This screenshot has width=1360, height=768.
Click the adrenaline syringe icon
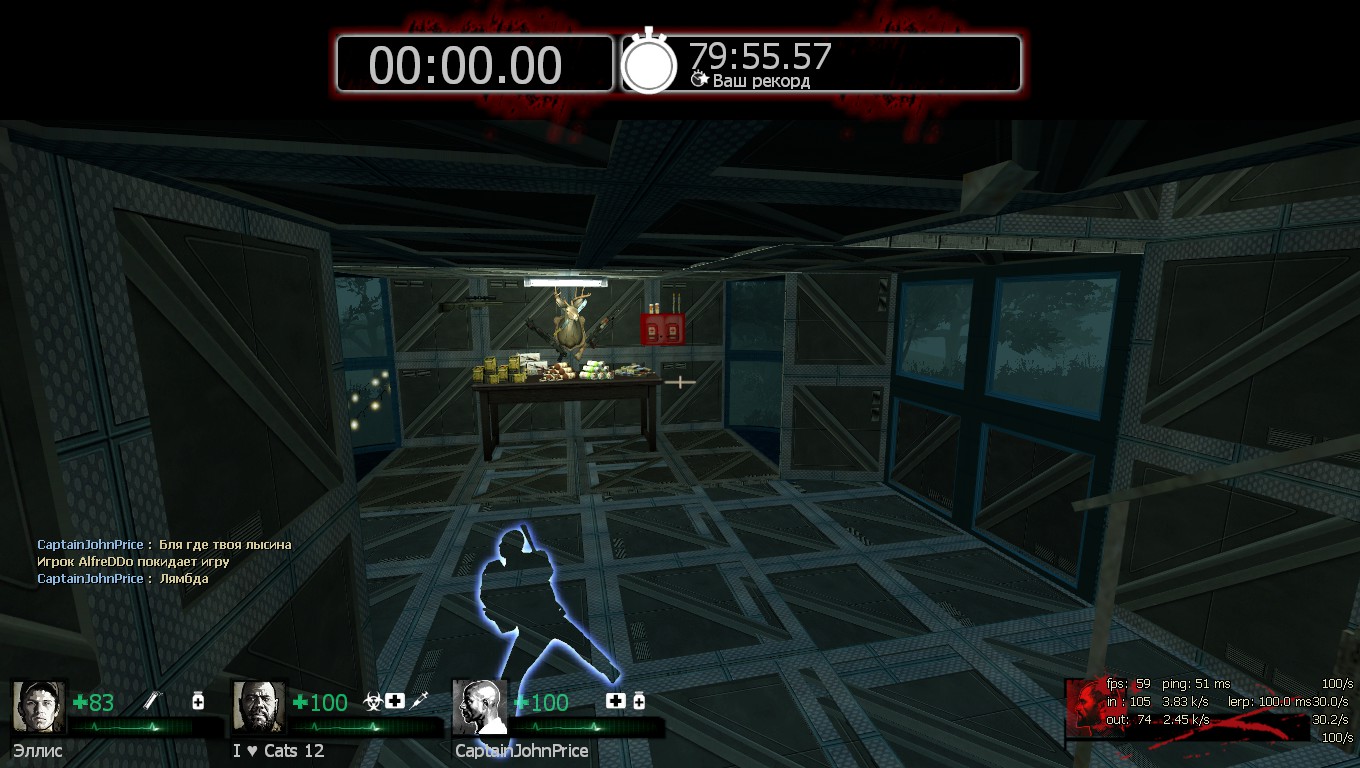[x=420, y=701]
